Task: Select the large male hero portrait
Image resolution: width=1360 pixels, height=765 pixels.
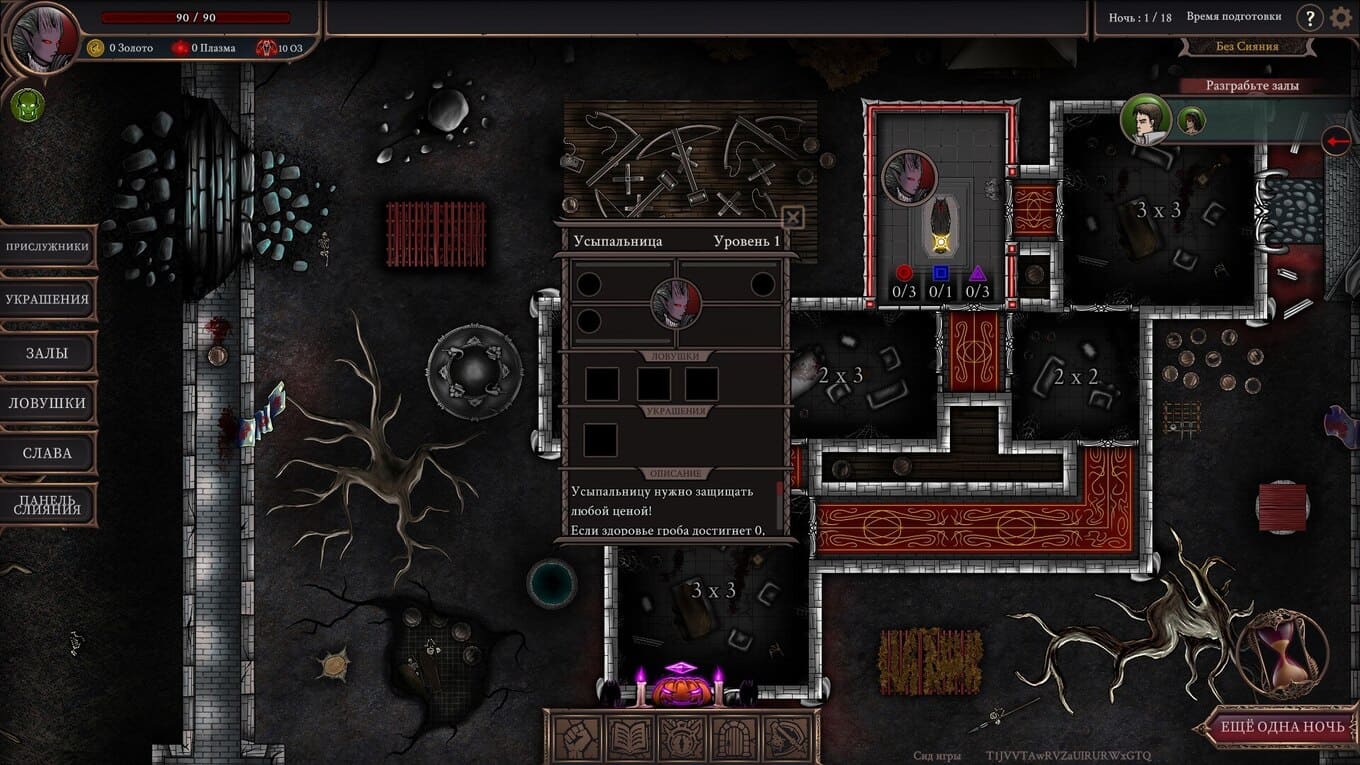Action: click(1146, 120)
